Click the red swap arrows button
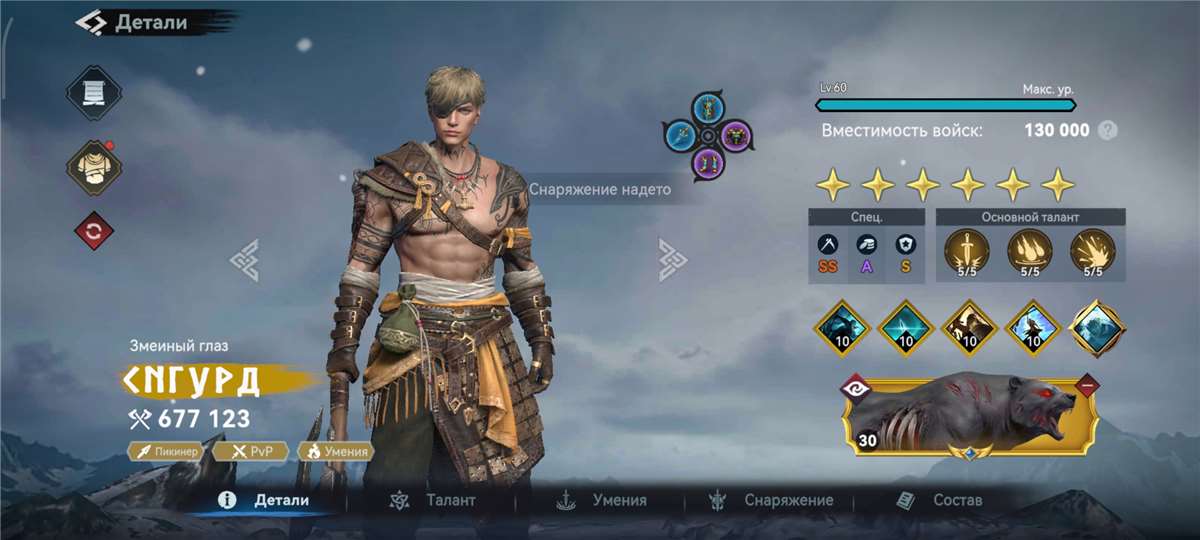 click(94, 232)
